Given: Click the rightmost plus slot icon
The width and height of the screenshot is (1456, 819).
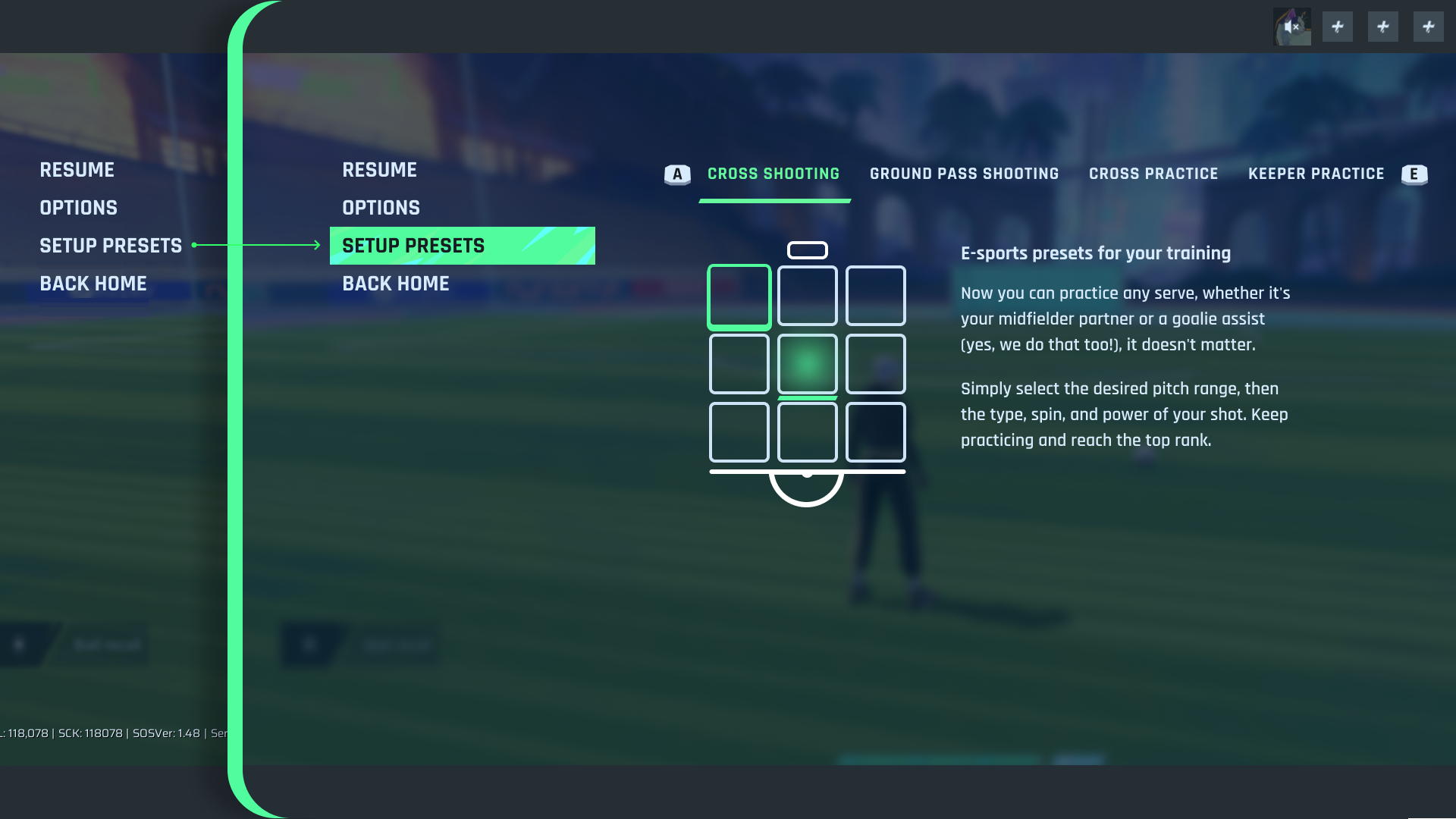Looking at the screenshot, I should (x=1429, y=27).
